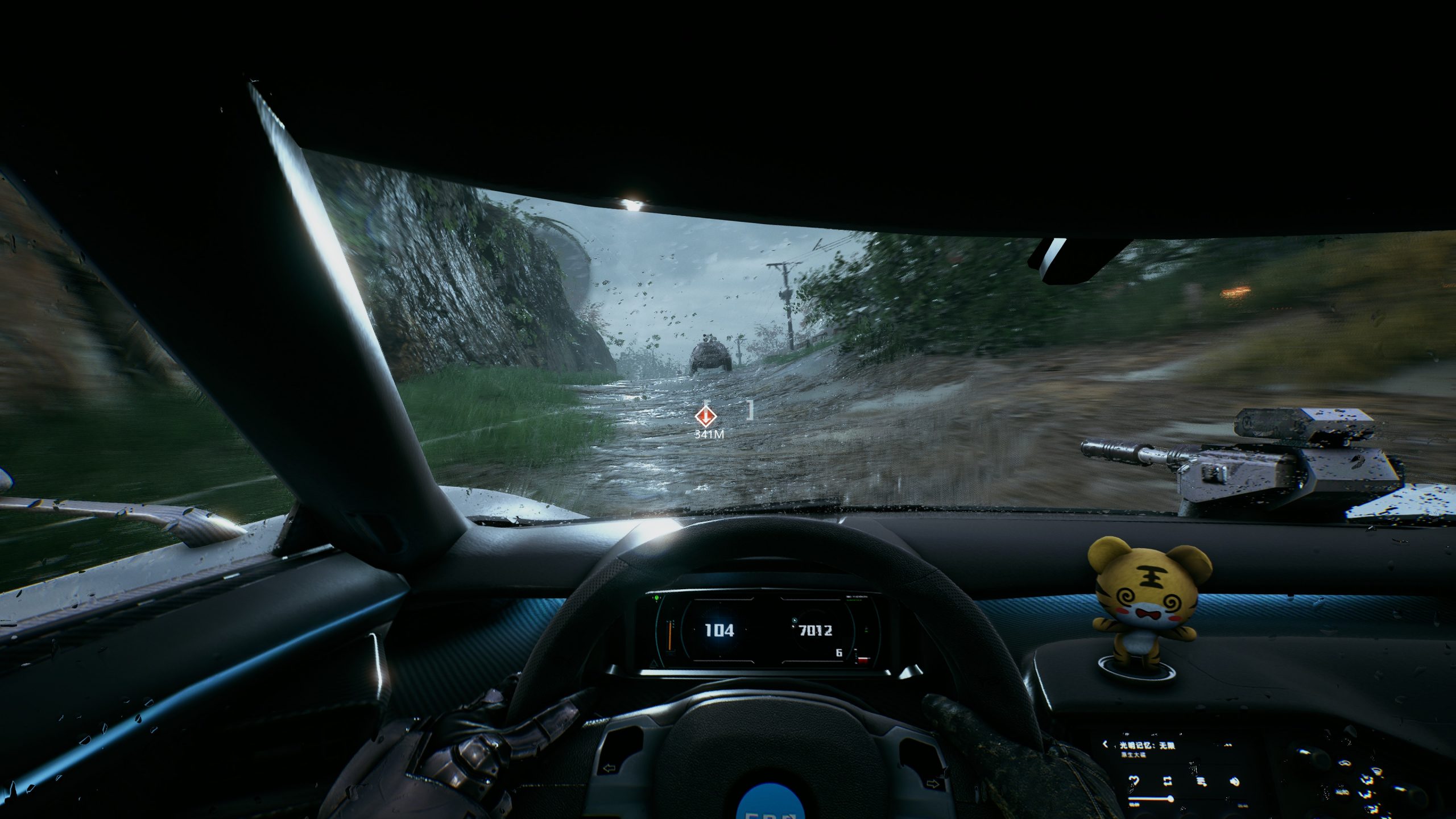The height and width of the screenshot is (819, 1456).
Task: Click the warning triangle icon on the instrument cluster
Action: [654, 664]
